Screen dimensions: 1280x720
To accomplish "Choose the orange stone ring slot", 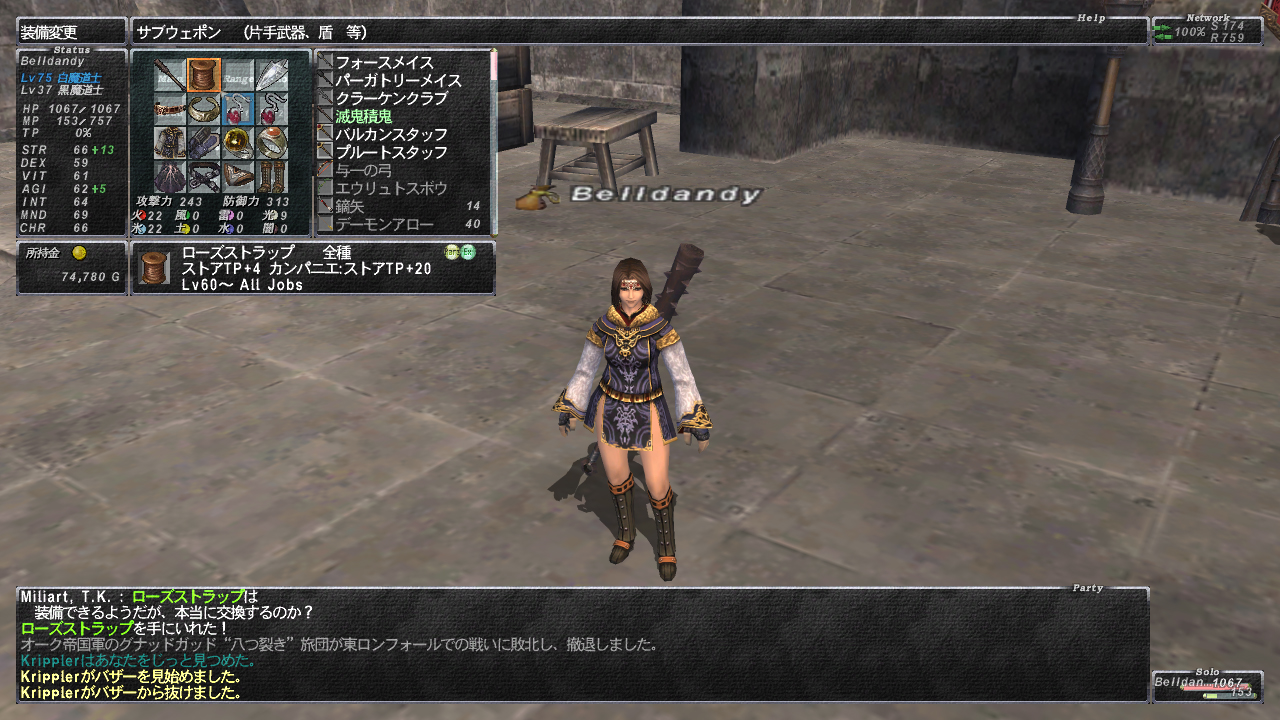I will [x=271, y=142].
